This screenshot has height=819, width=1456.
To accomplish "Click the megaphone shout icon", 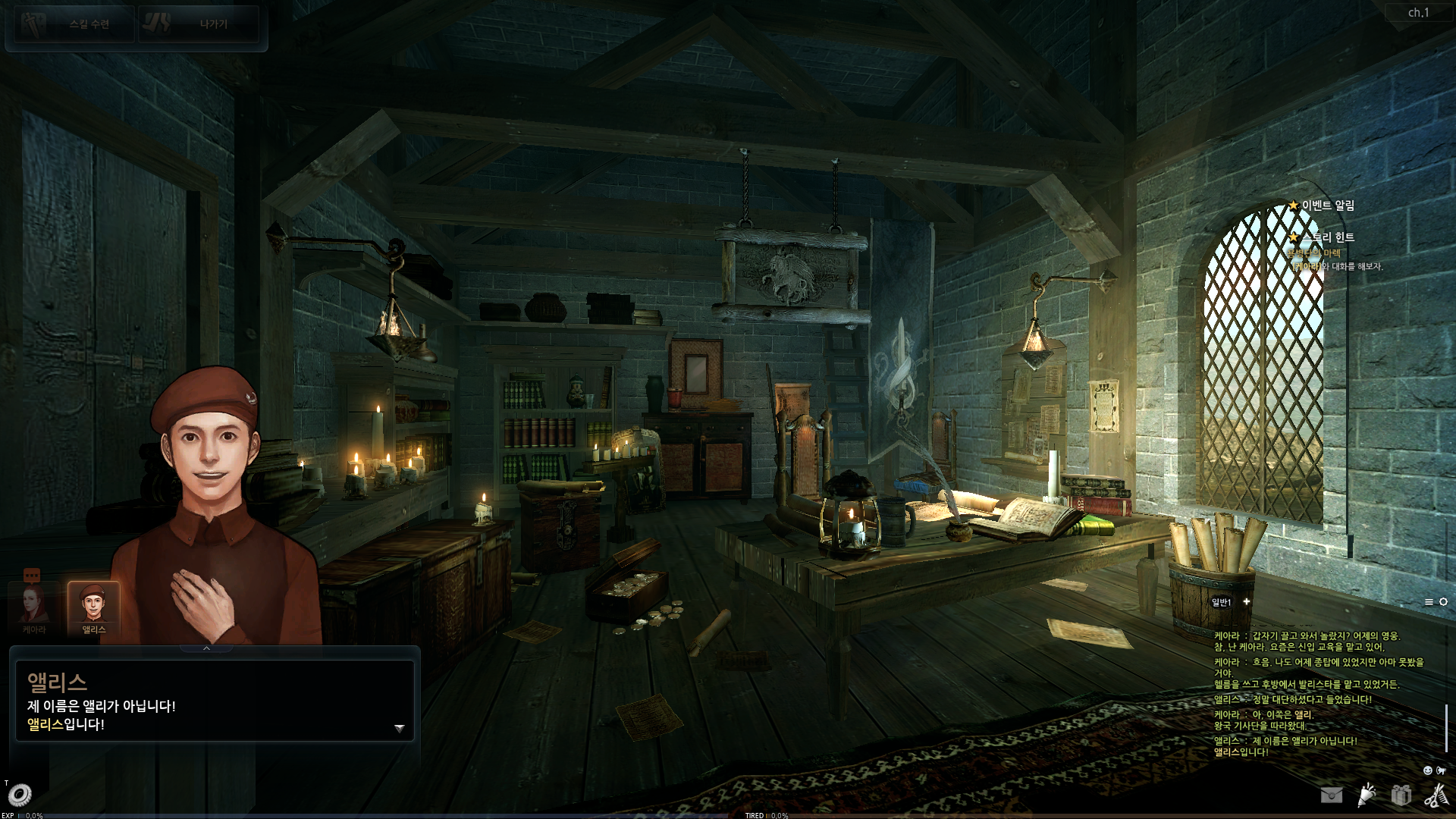I will 1441,770.
